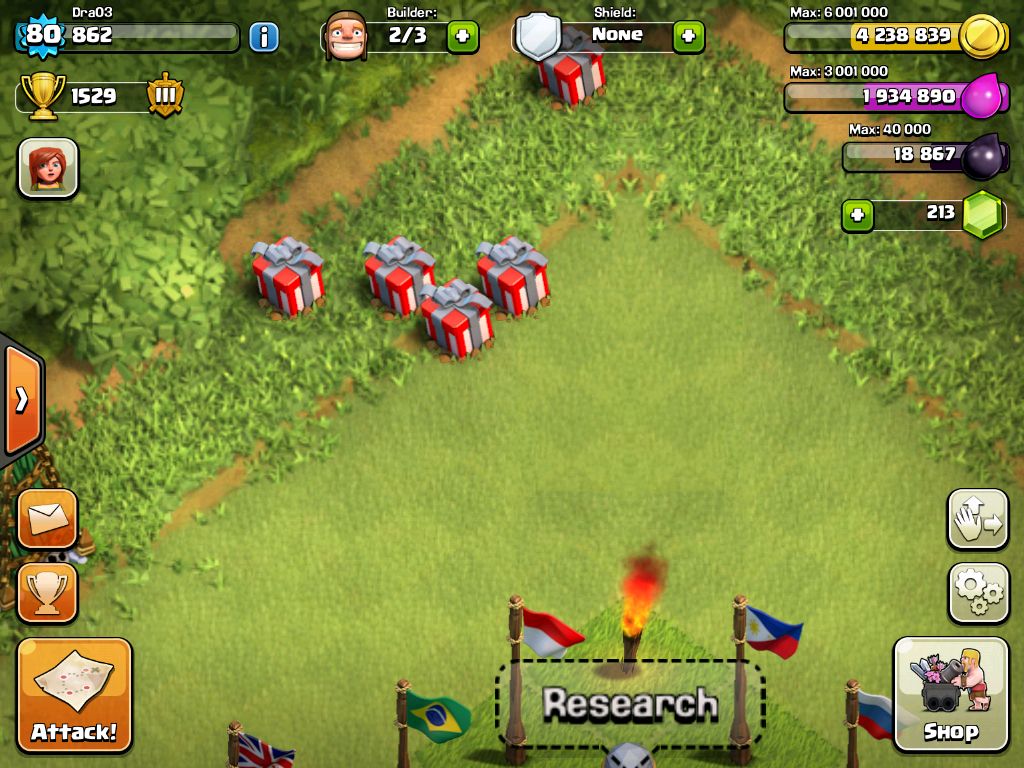The height and width of the screenshot is (768, 1024).
Task: Click the blue info button
Action: [x=264, y=38]
